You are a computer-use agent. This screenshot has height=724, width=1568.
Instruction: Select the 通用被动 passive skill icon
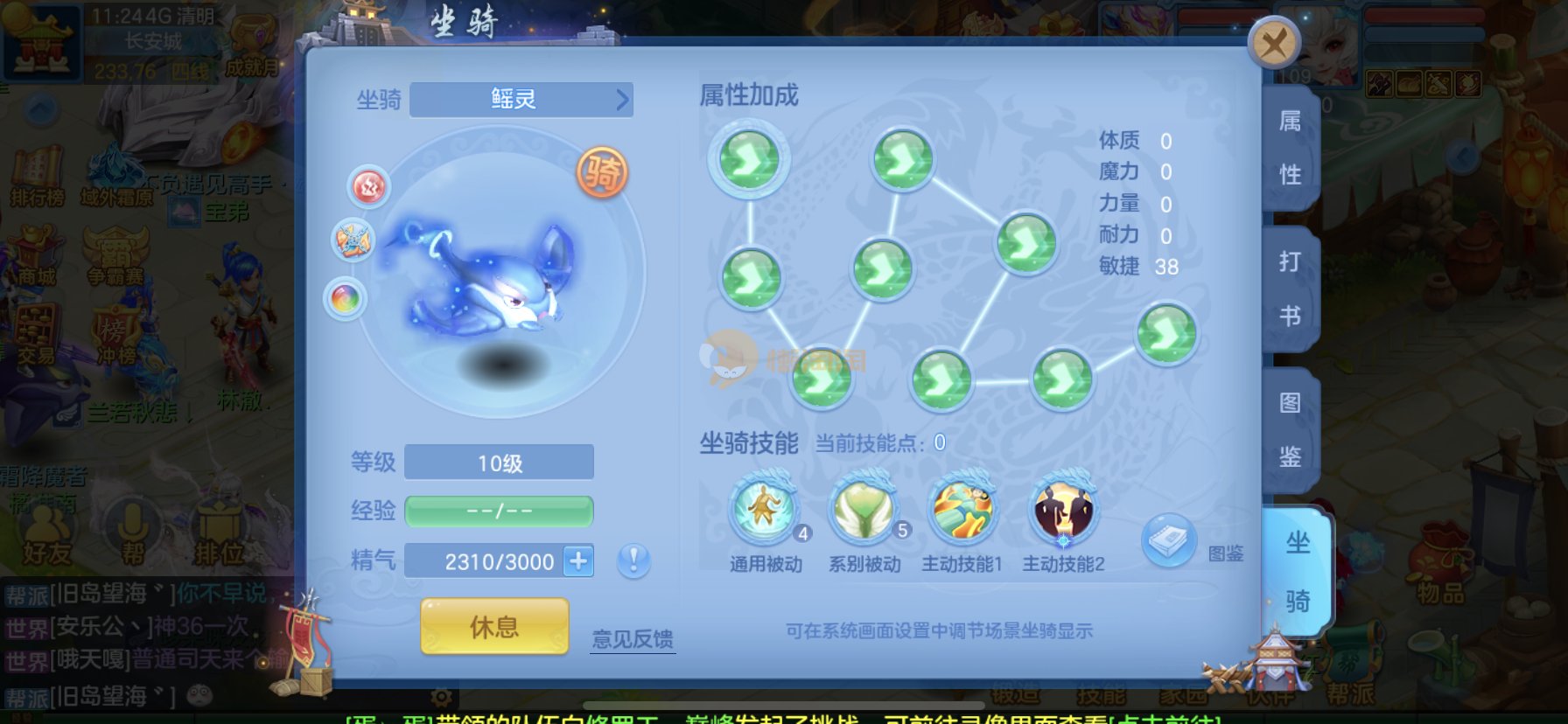(x=764, y=509)
